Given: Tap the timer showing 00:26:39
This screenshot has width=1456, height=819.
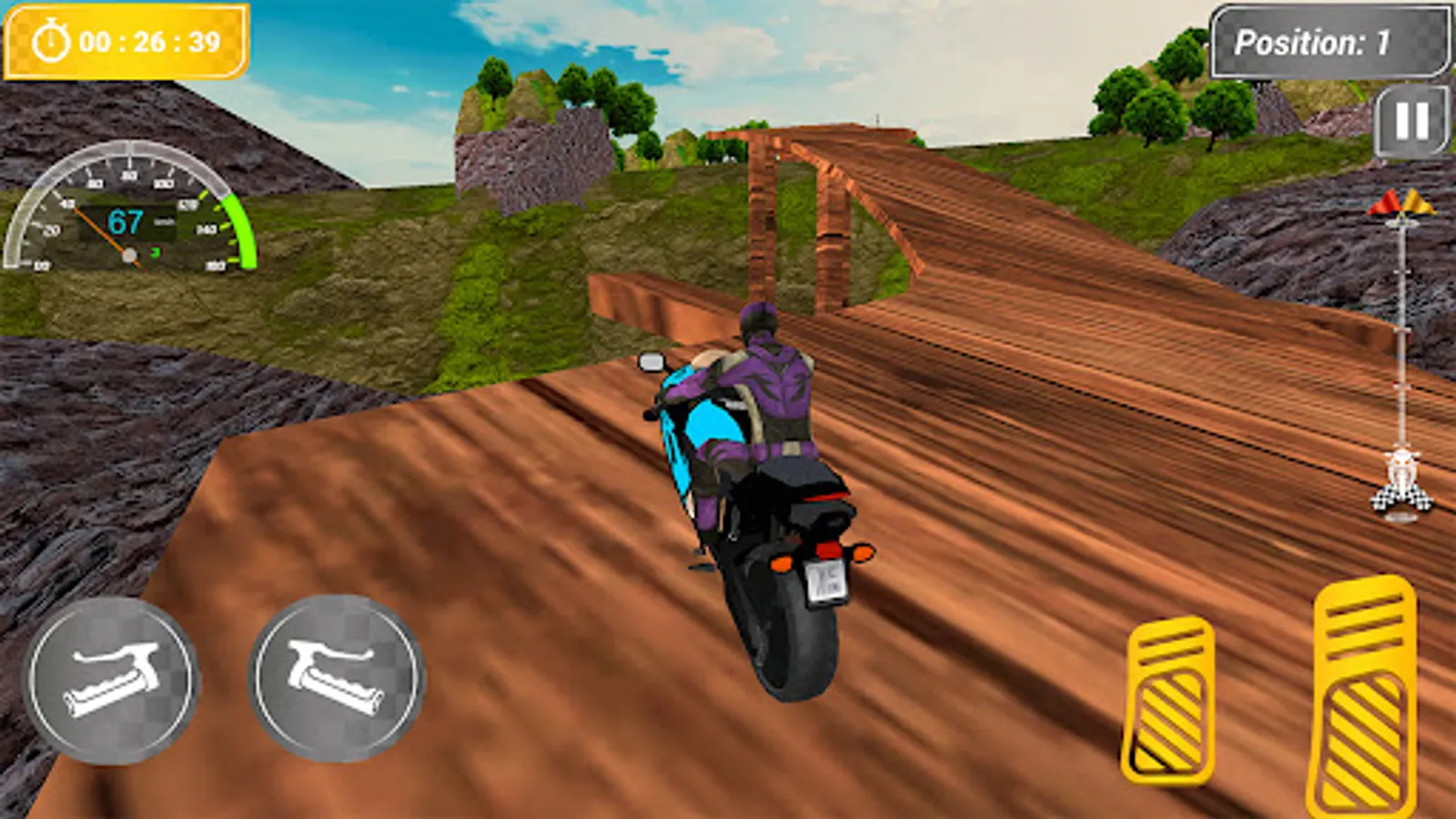Looking at the screenshot, I should tap(146, 40).
